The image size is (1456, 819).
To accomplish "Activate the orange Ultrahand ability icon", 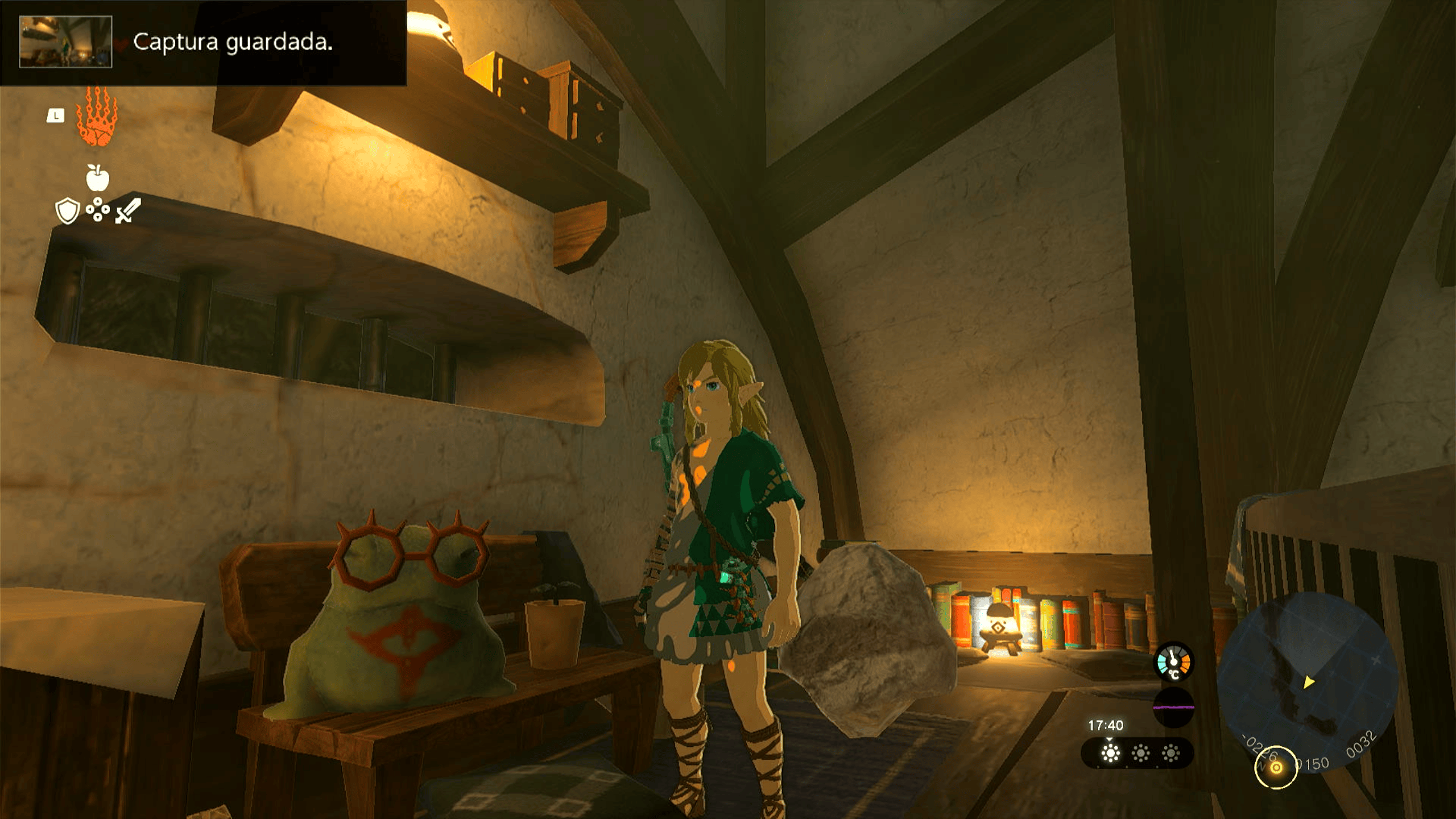I will coord(97,117).
